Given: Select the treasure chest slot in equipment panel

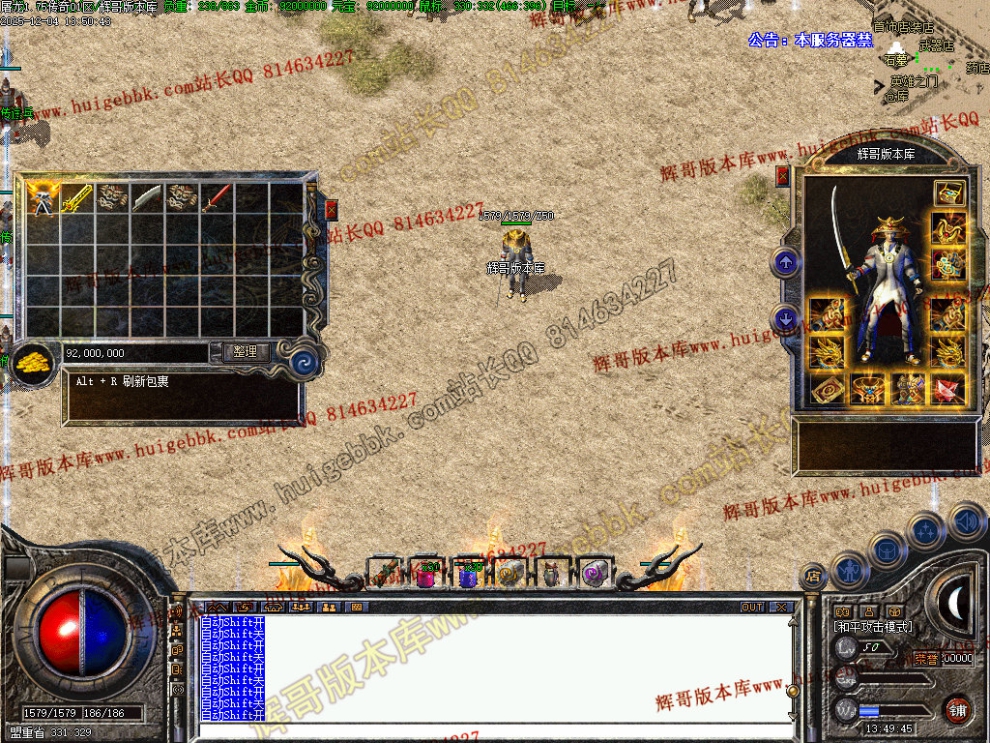Looking at the screenshot, I should 948,193.
